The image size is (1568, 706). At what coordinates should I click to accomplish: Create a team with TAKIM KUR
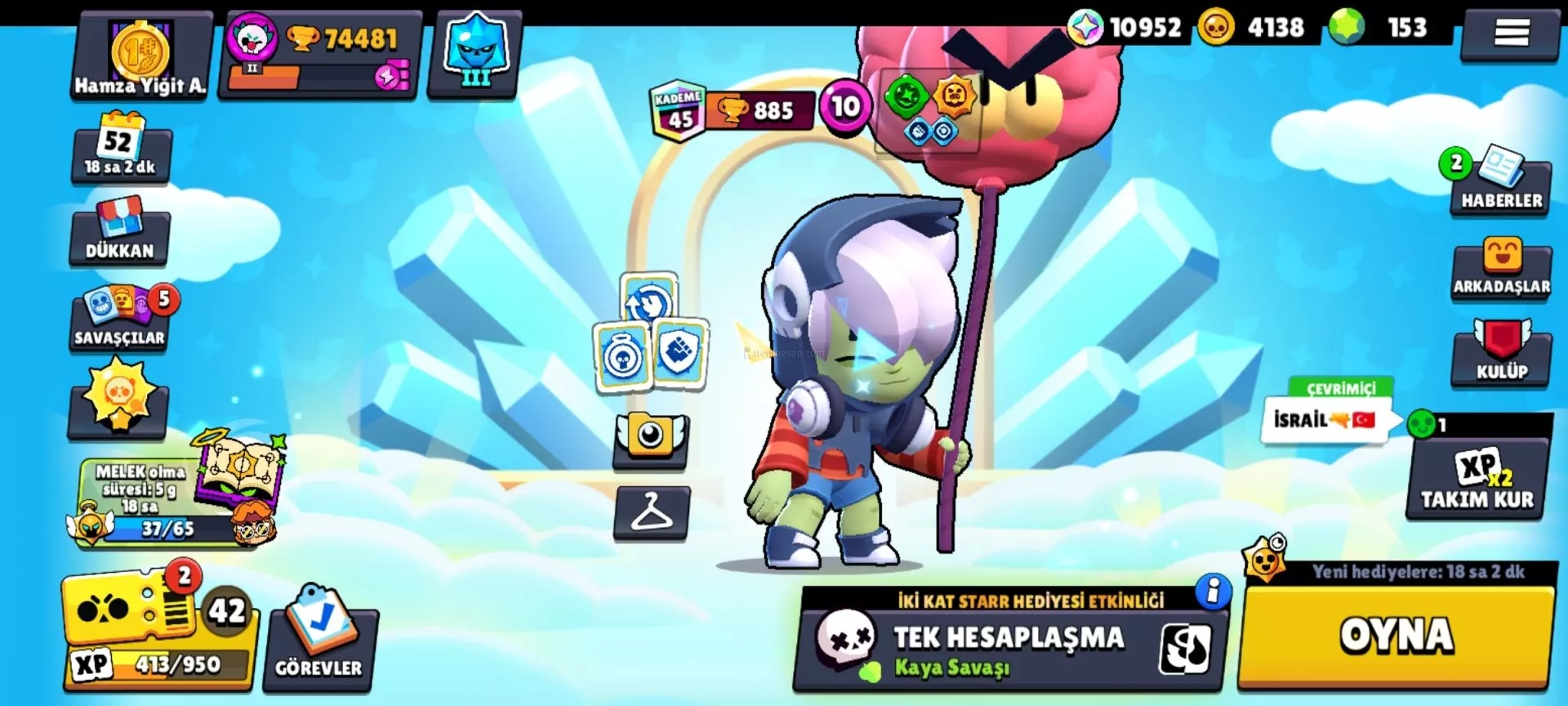click(1477, 480)
